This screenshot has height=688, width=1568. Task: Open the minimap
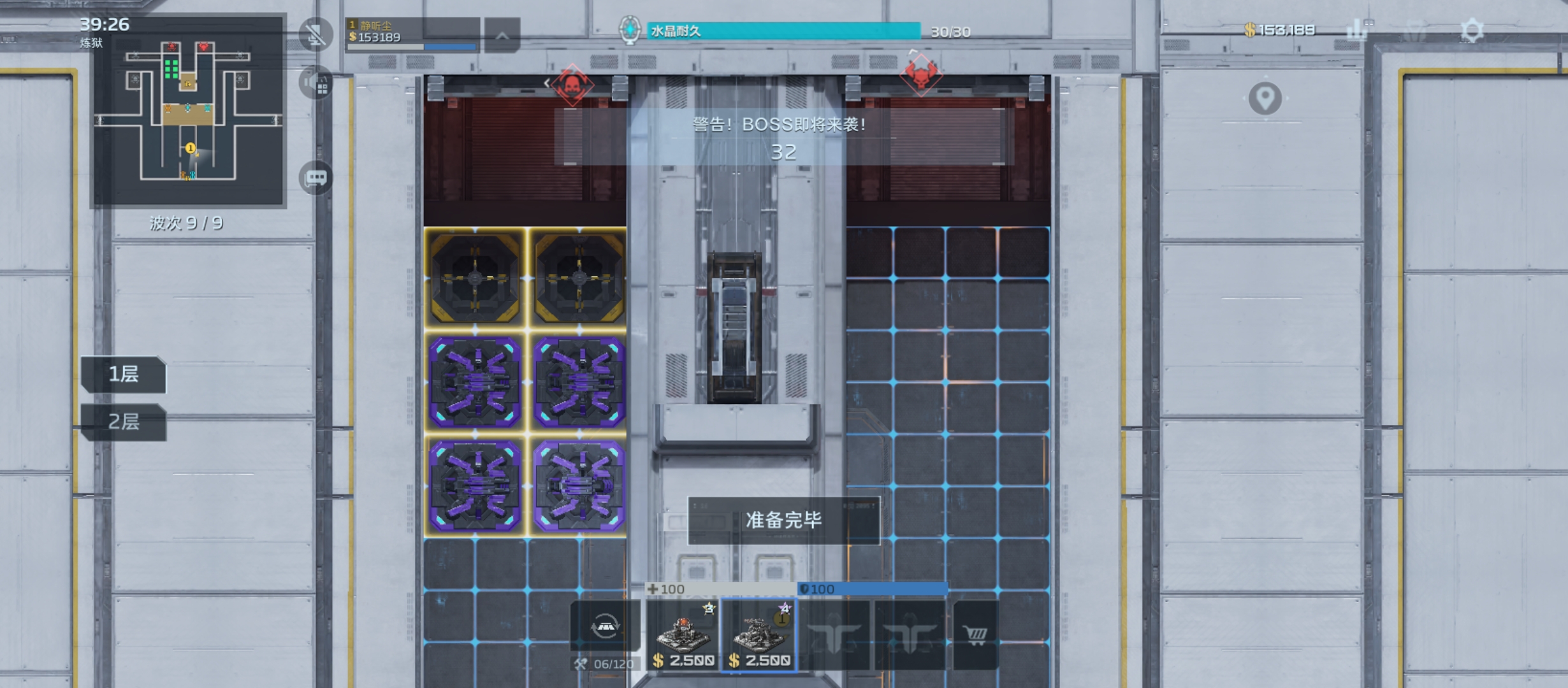(x=188, y=112)
